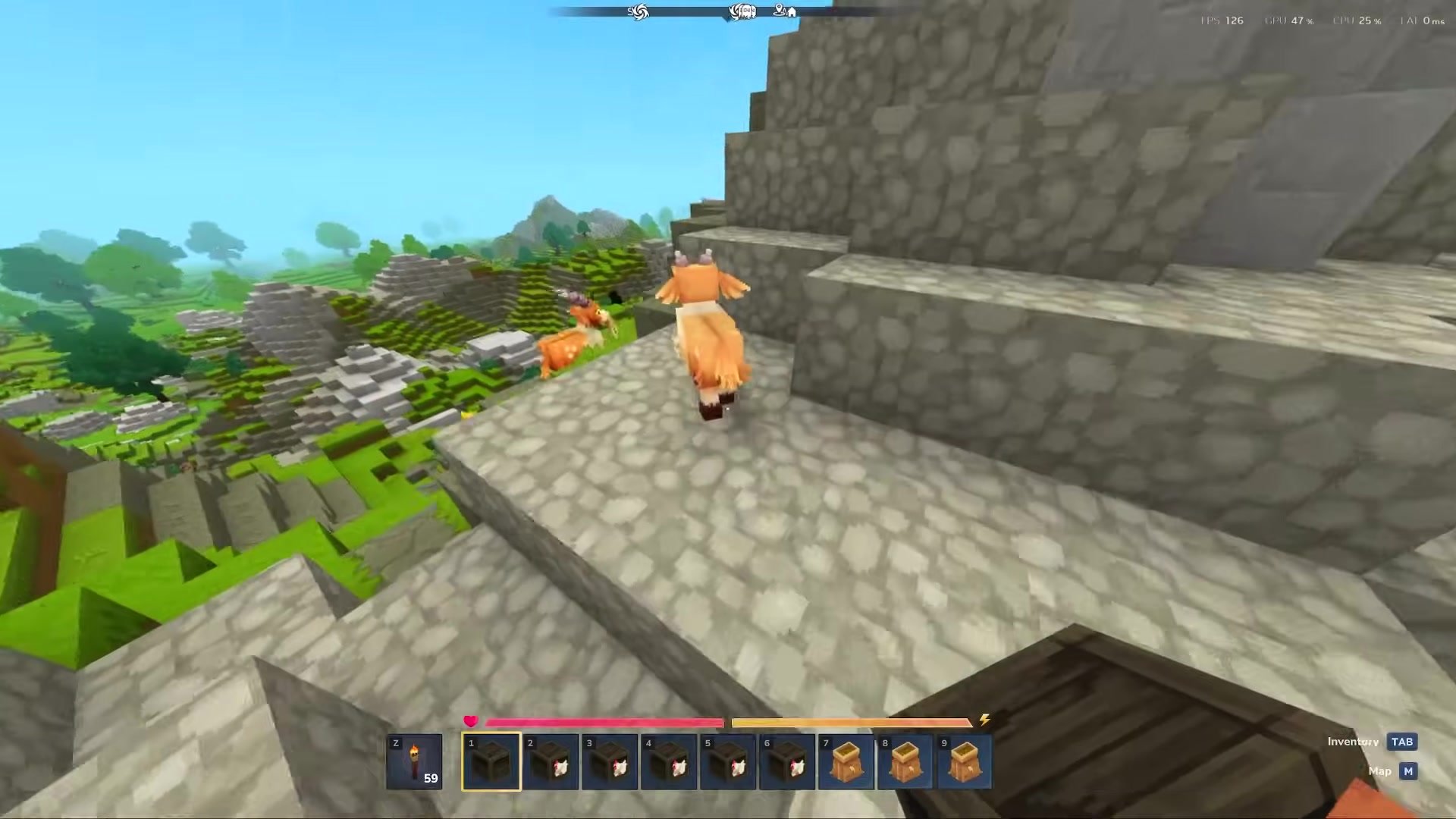Select hotbar slot 4 chicken crate
Viewport: 1456px width, 819px height.
coord(669,762)
